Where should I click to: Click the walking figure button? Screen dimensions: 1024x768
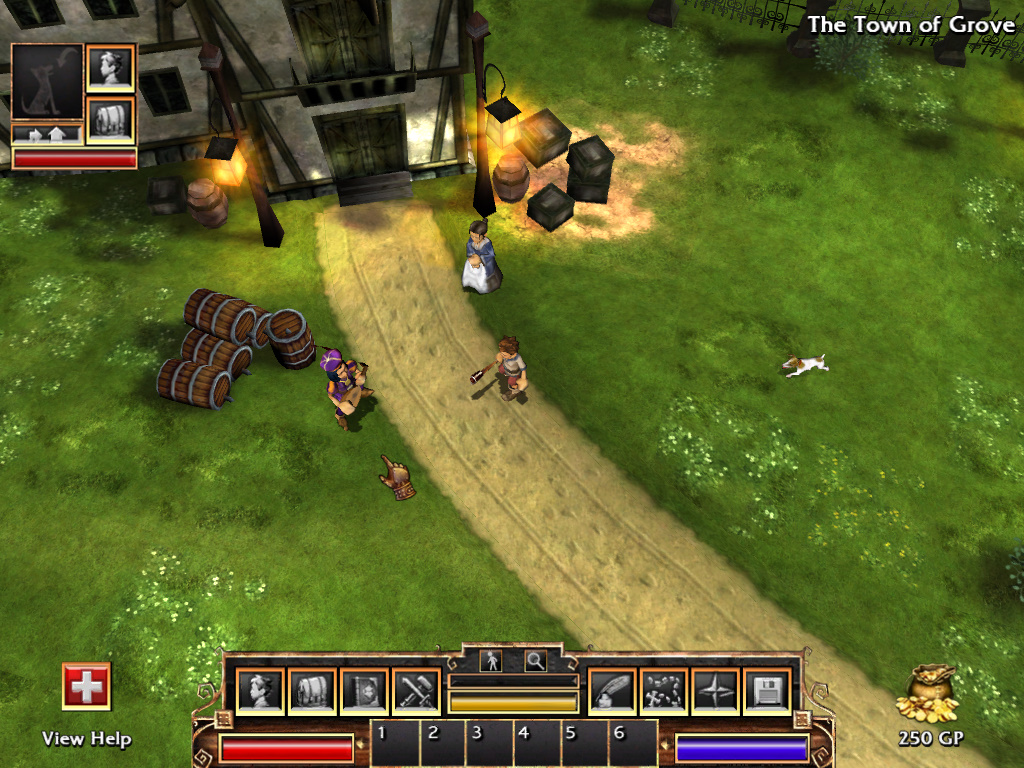491,660
